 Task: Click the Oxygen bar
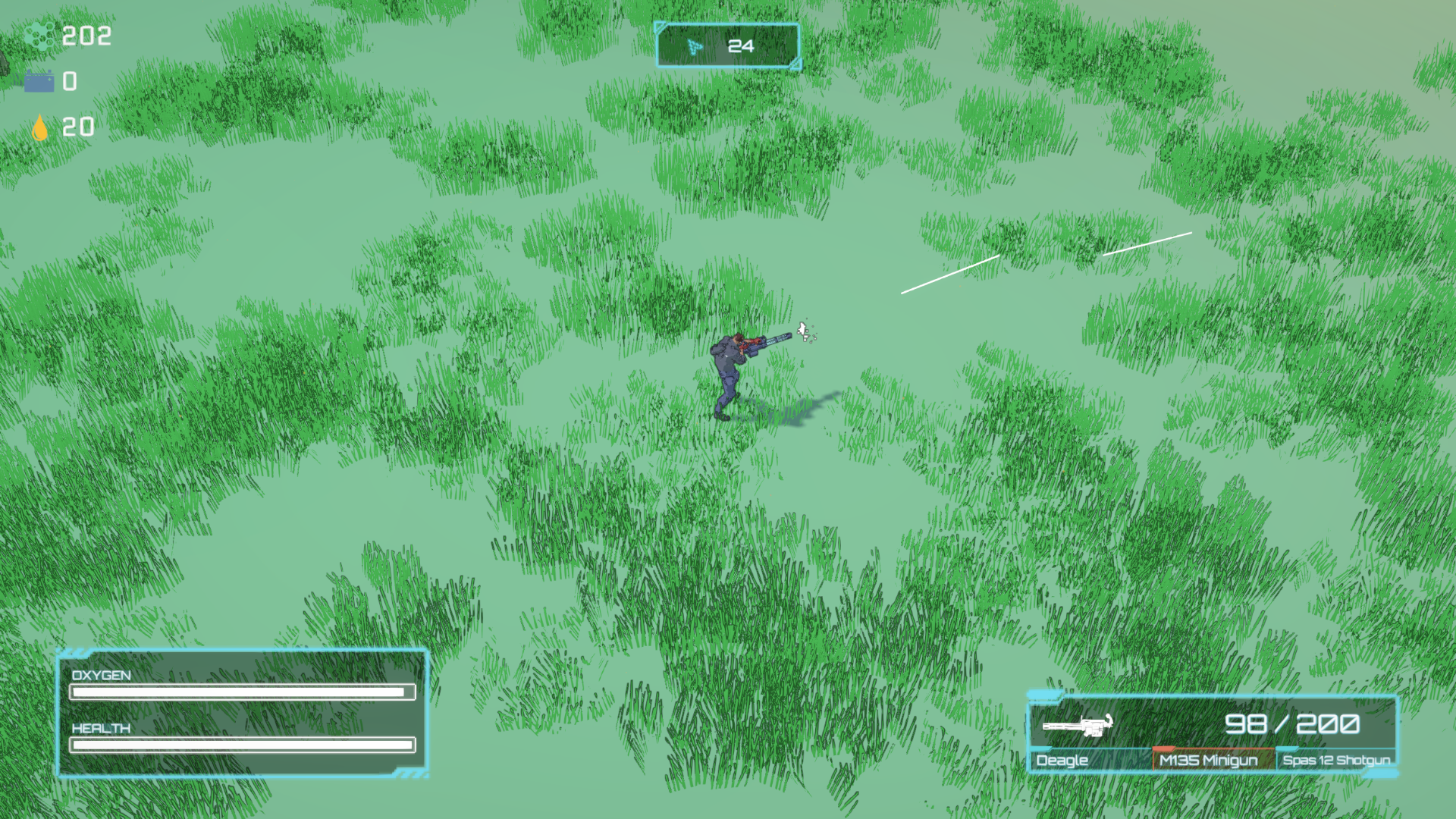click(241, 693)
